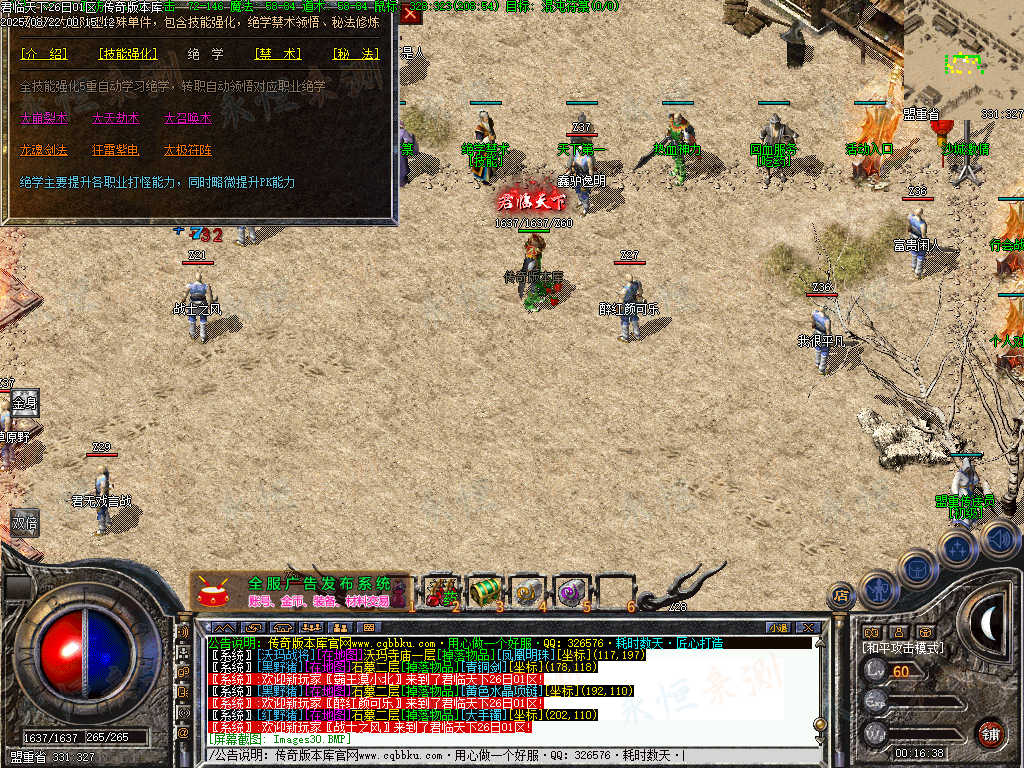Select the 太极符阵 skill link
The image size is (1024, 768).
(187, 150)
